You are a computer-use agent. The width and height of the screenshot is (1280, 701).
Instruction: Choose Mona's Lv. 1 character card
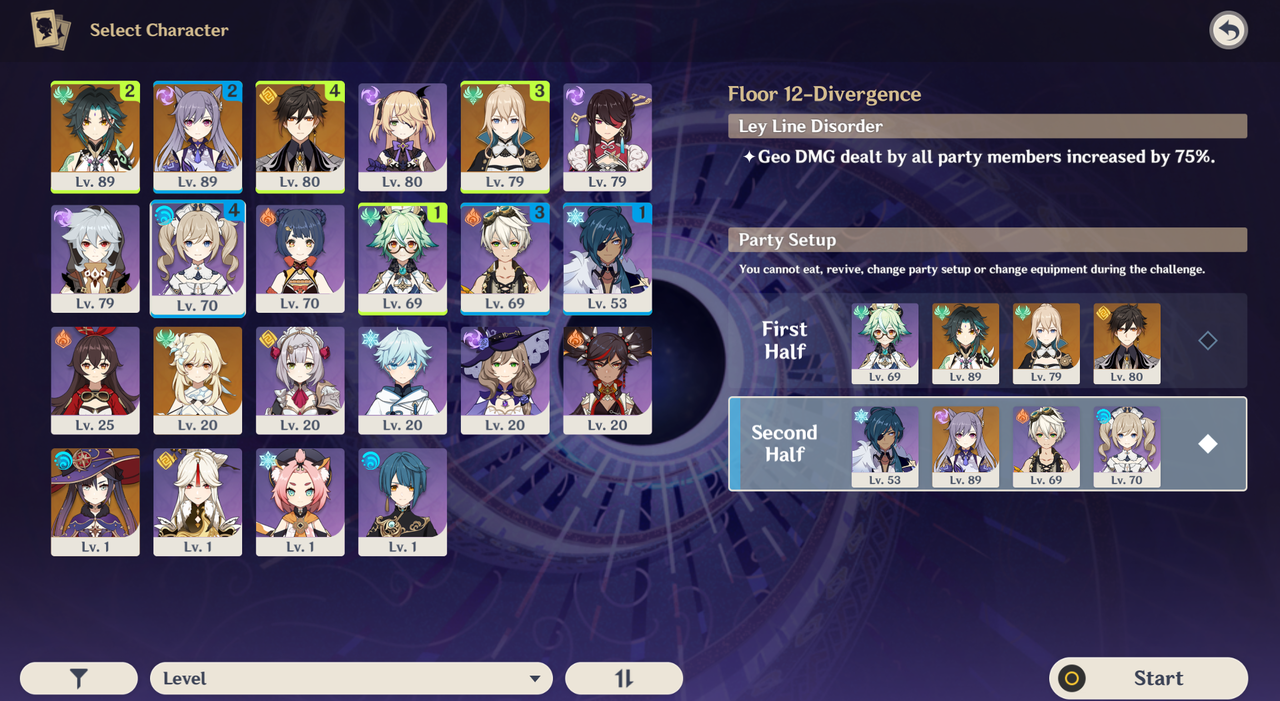(95, 501)
